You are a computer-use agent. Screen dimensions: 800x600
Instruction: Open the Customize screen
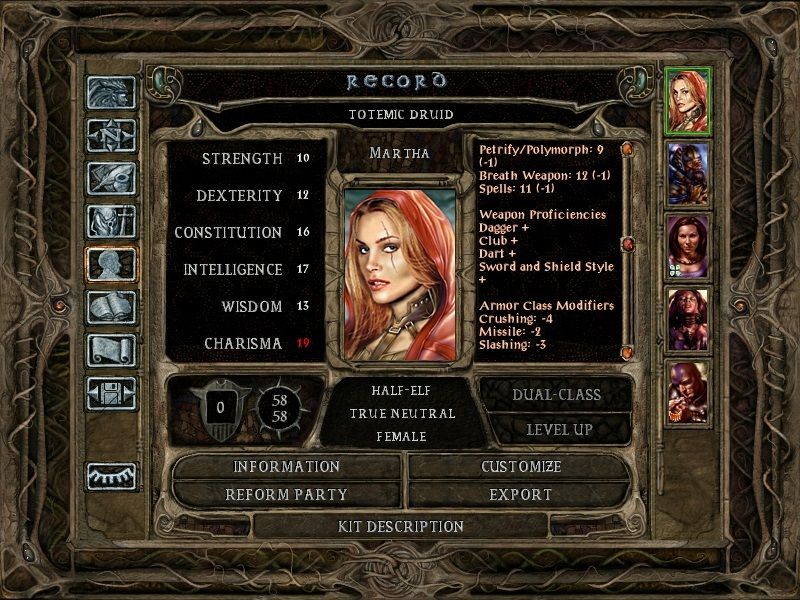pos(520,467)
